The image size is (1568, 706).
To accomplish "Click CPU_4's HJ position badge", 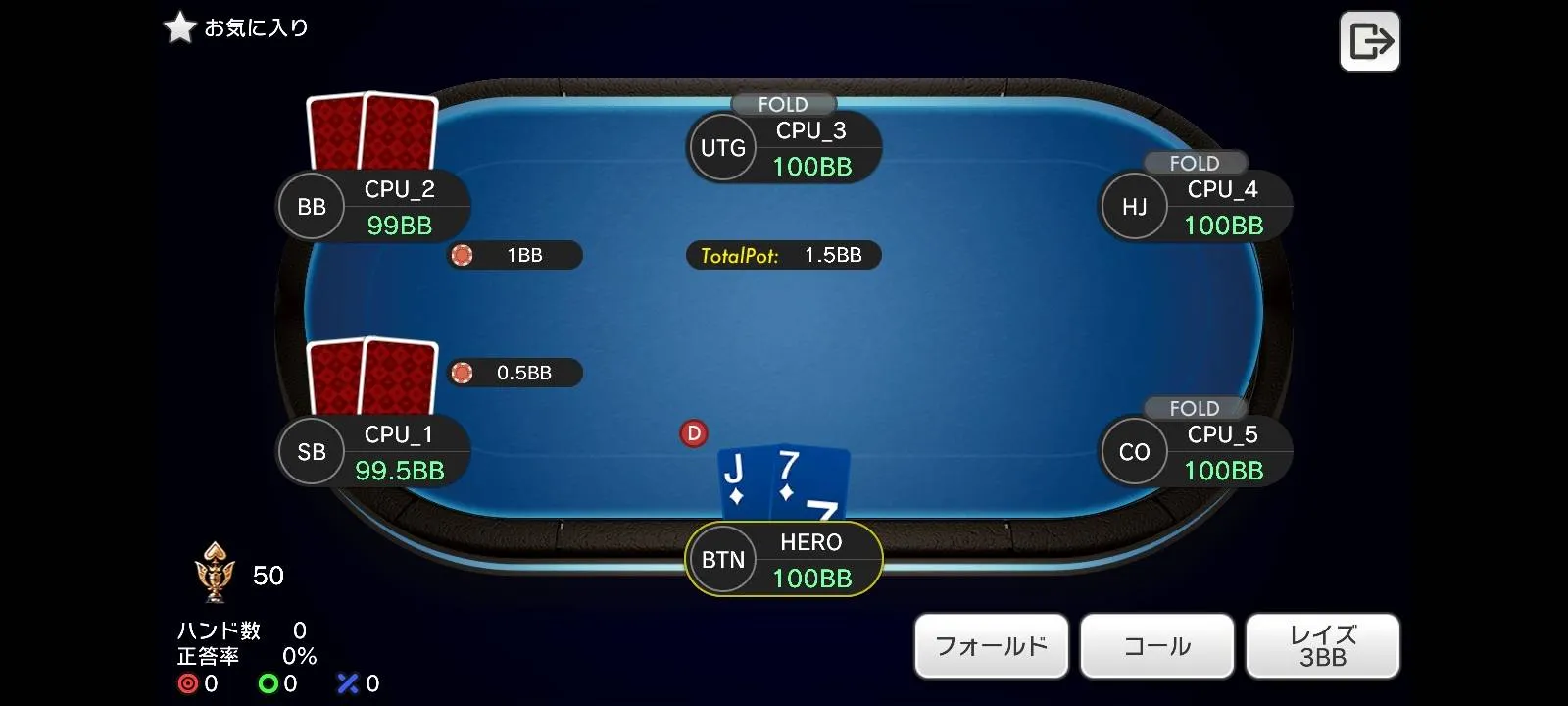I will [1134, 206].
